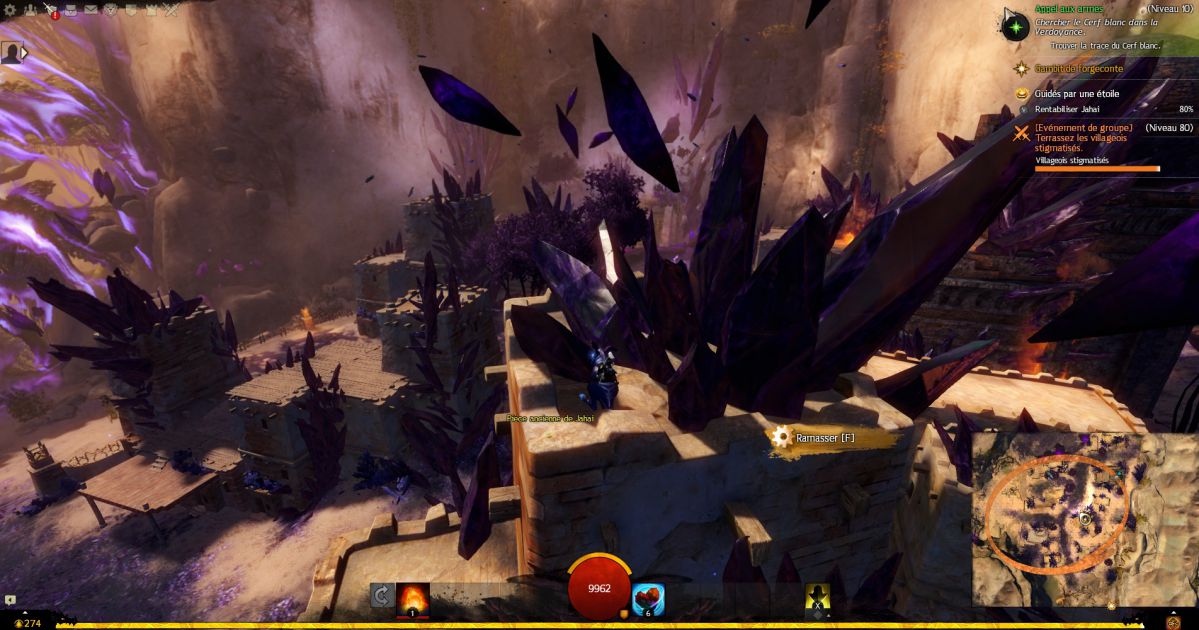Open the mail envelope icon

tap(91, 10)
